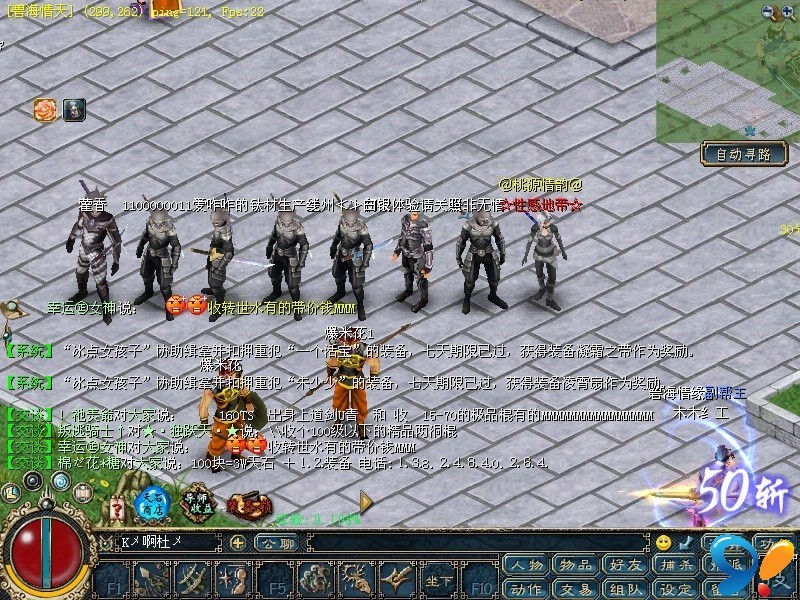Image resolution: width=800 pixels, height=600 pixels.
Task: Click the yellow arrow beside the shop icons
Action: click(366, 501)
